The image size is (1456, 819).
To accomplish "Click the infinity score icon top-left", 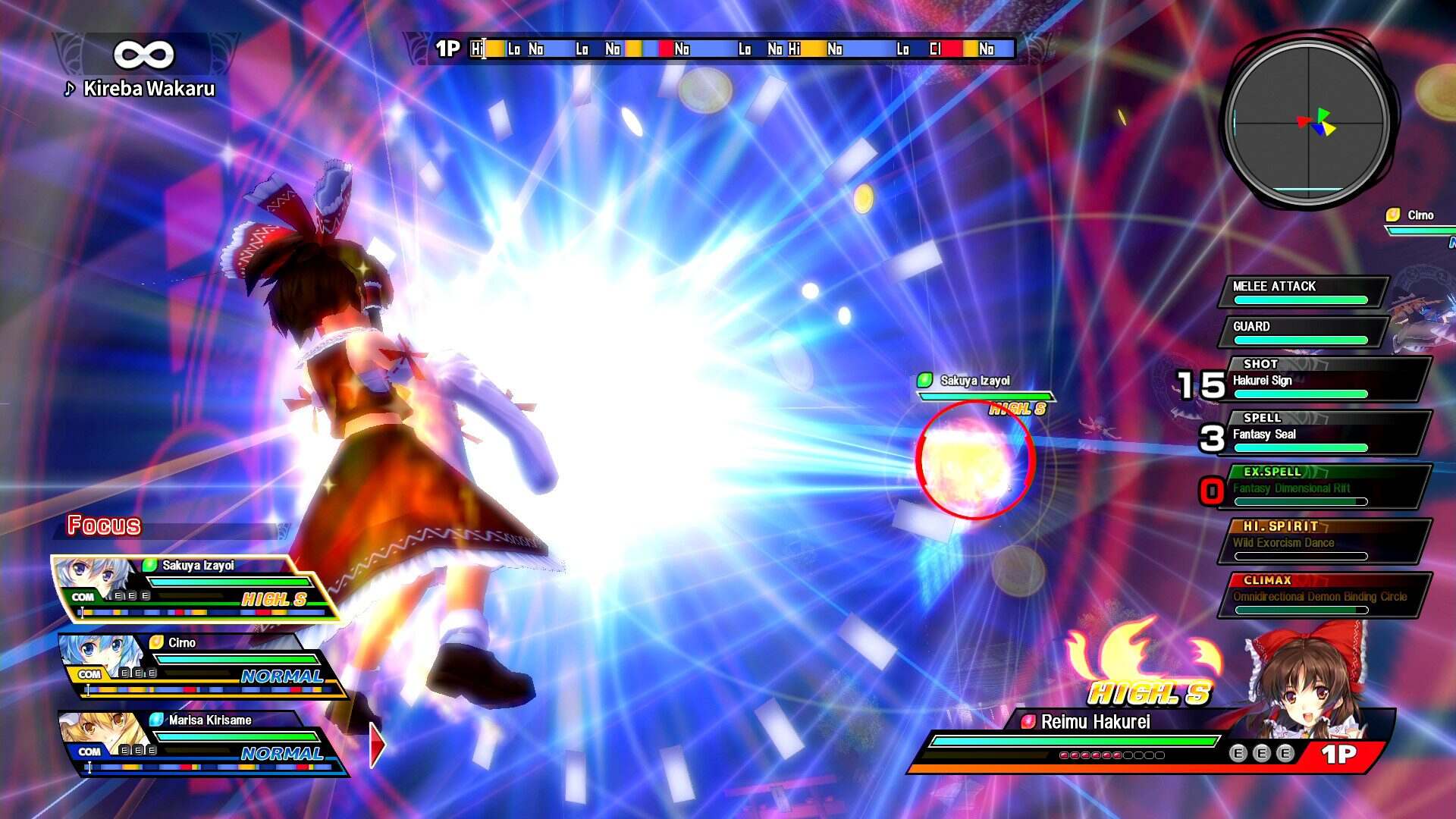I will (144, 53).
